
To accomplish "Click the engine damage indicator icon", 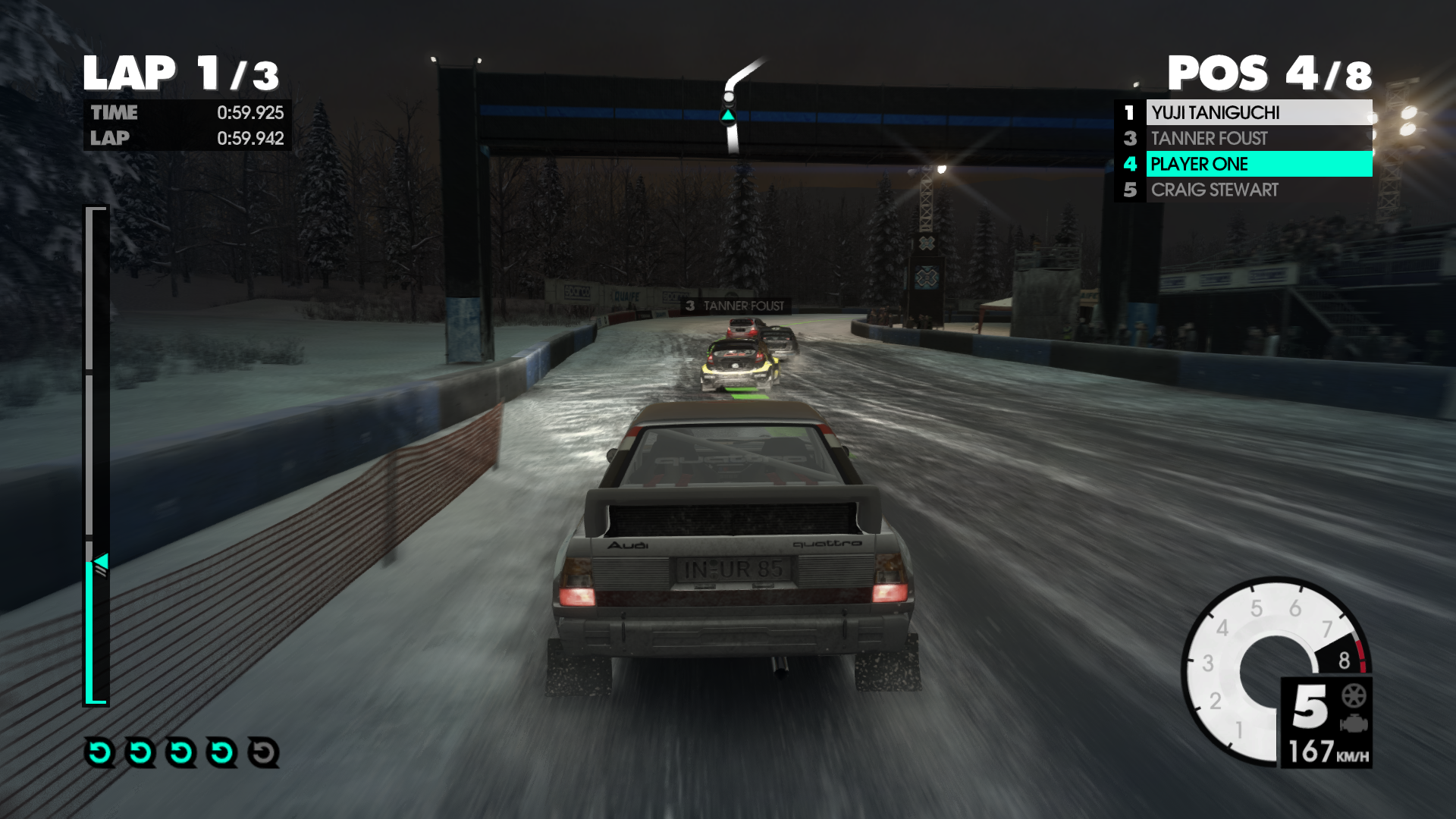I will 1354,723.
